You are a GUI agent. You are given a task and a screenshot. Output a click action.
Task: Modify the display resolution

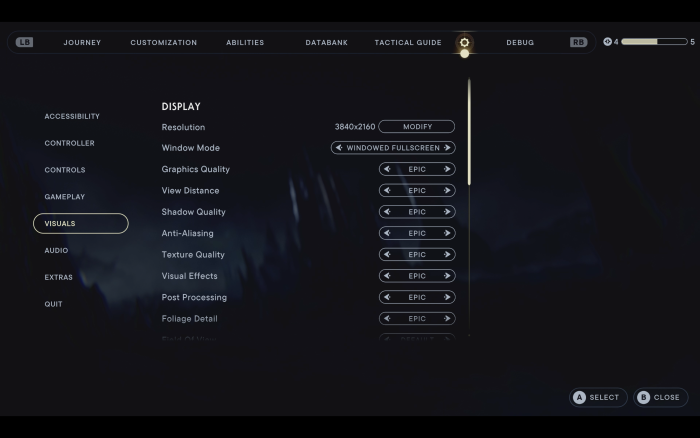tap(416, 127)
